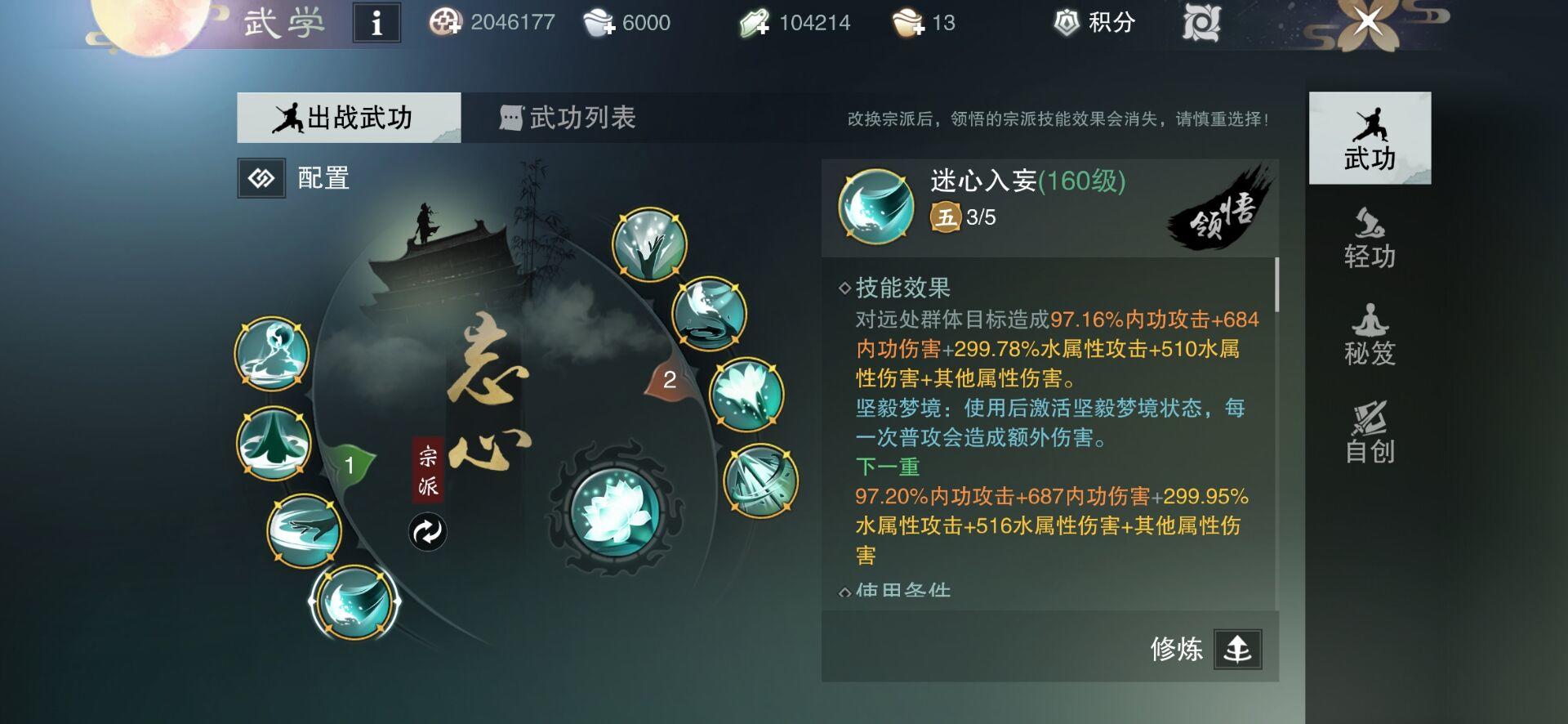
Task: Click the info icon next to 武学 title
Action: click(x=377, y=23)
